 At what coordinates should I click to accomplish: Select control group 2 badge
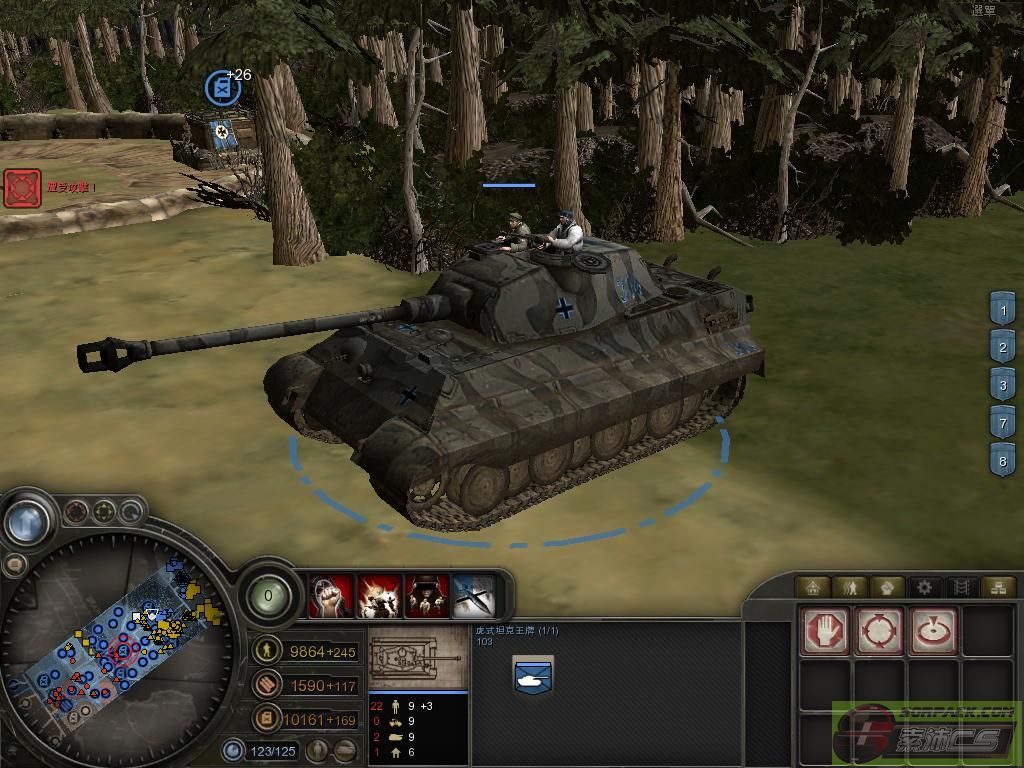coord(1003,347)
